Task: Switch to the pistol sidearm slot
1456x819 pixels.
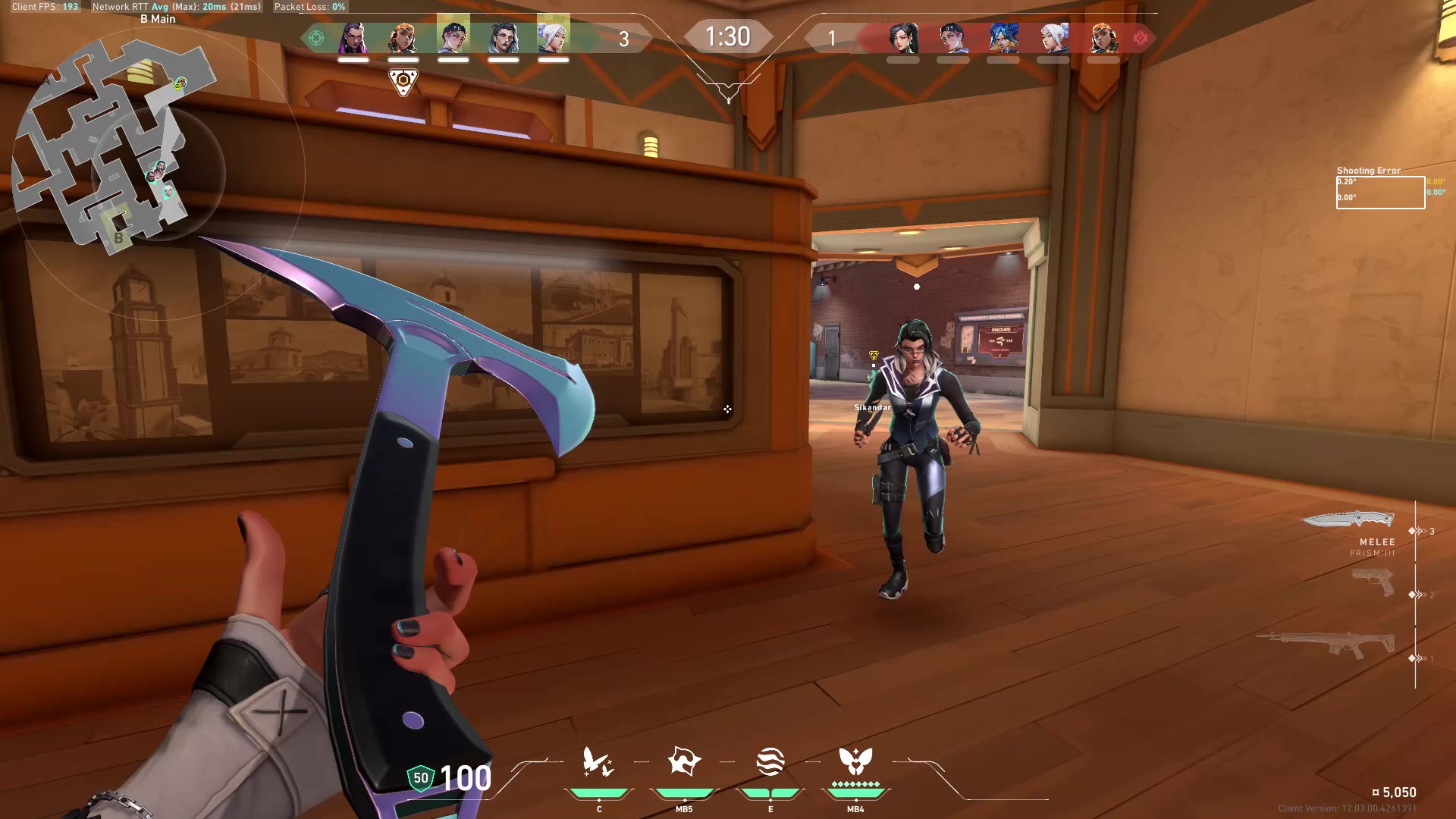Action: click(x=1373, y=582)
